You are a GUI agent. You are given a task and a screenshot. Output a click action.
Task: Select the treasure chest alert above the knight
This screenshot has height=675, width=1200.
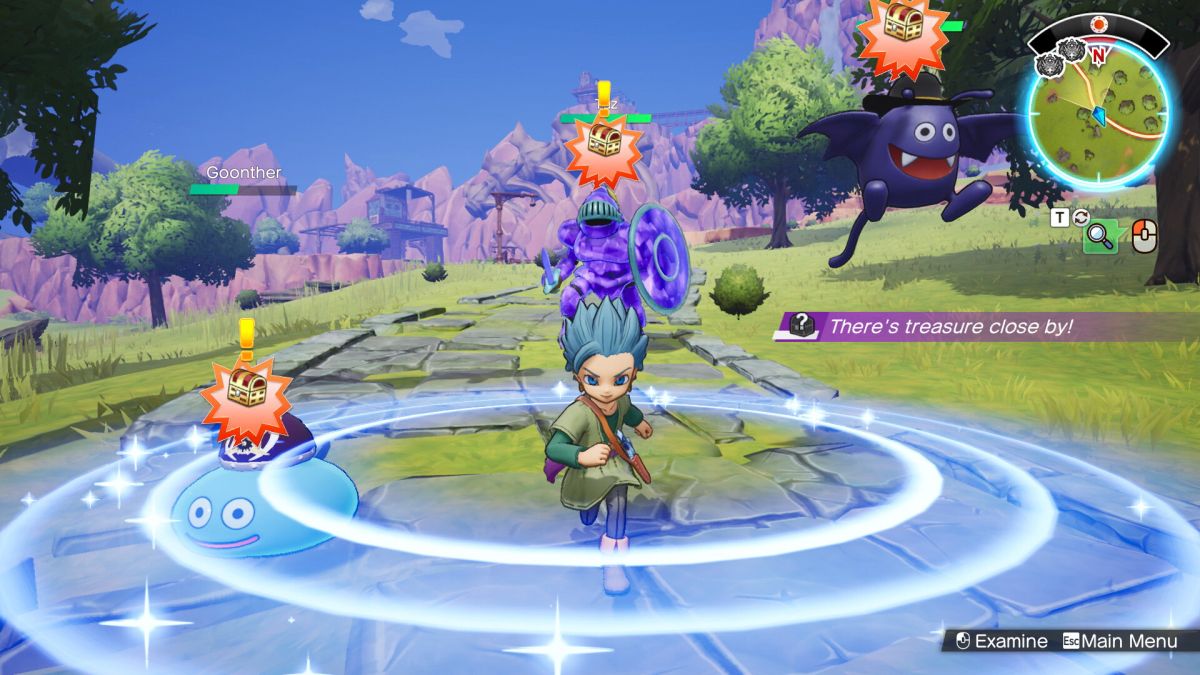602,147
